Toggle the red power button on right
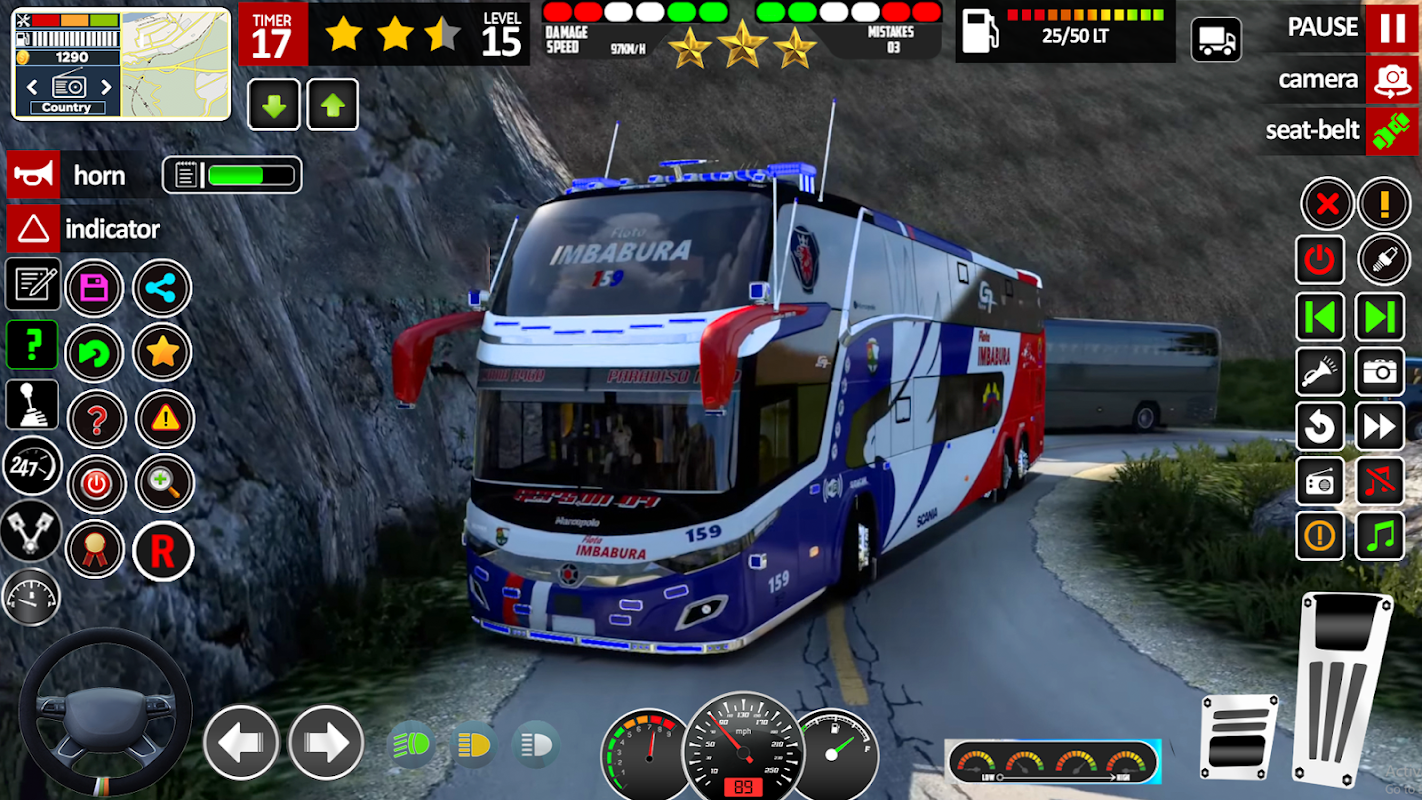1422x800 pixels. [x=1320, y=261]
